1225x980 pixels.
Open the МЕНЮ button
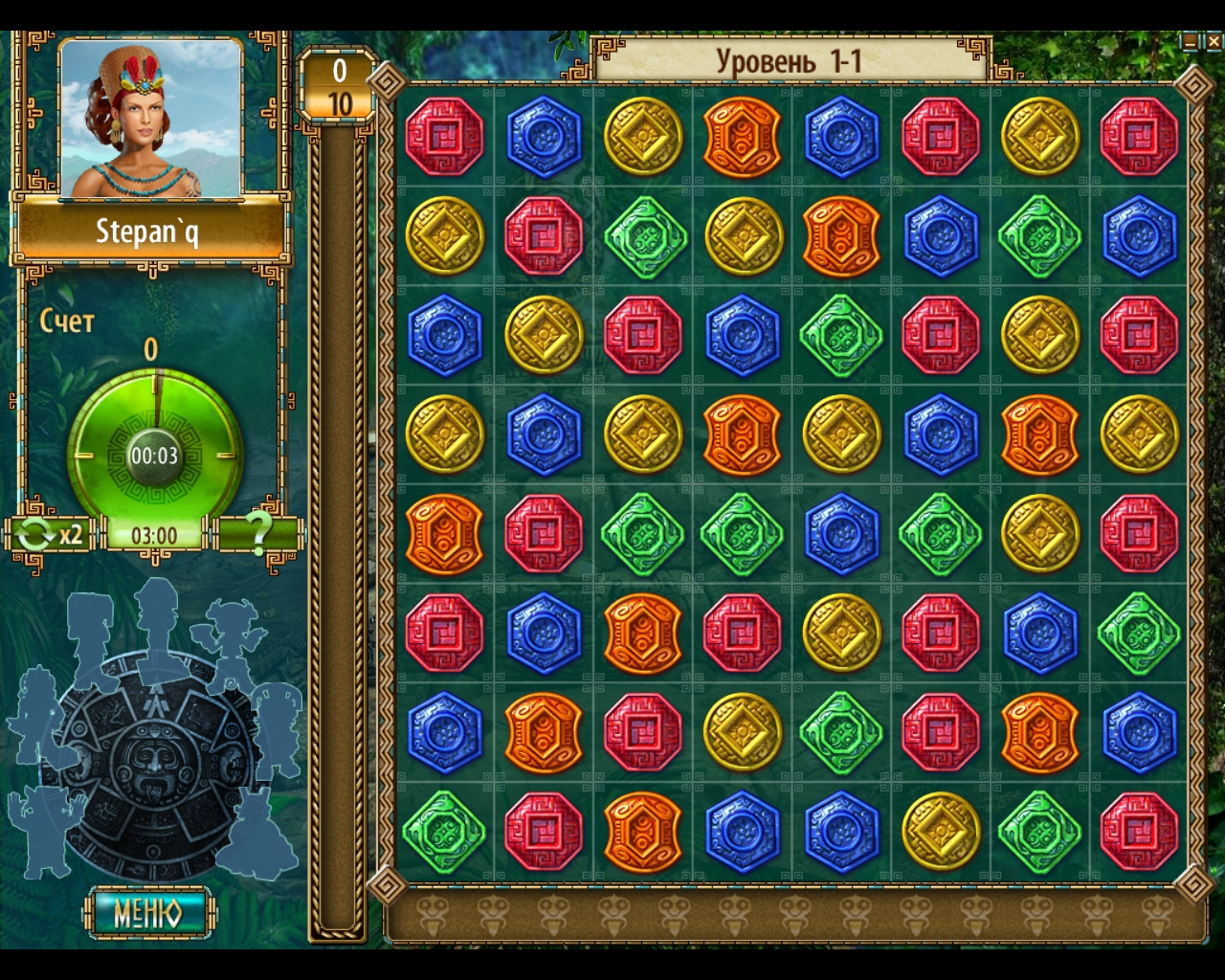pos(149,912)
